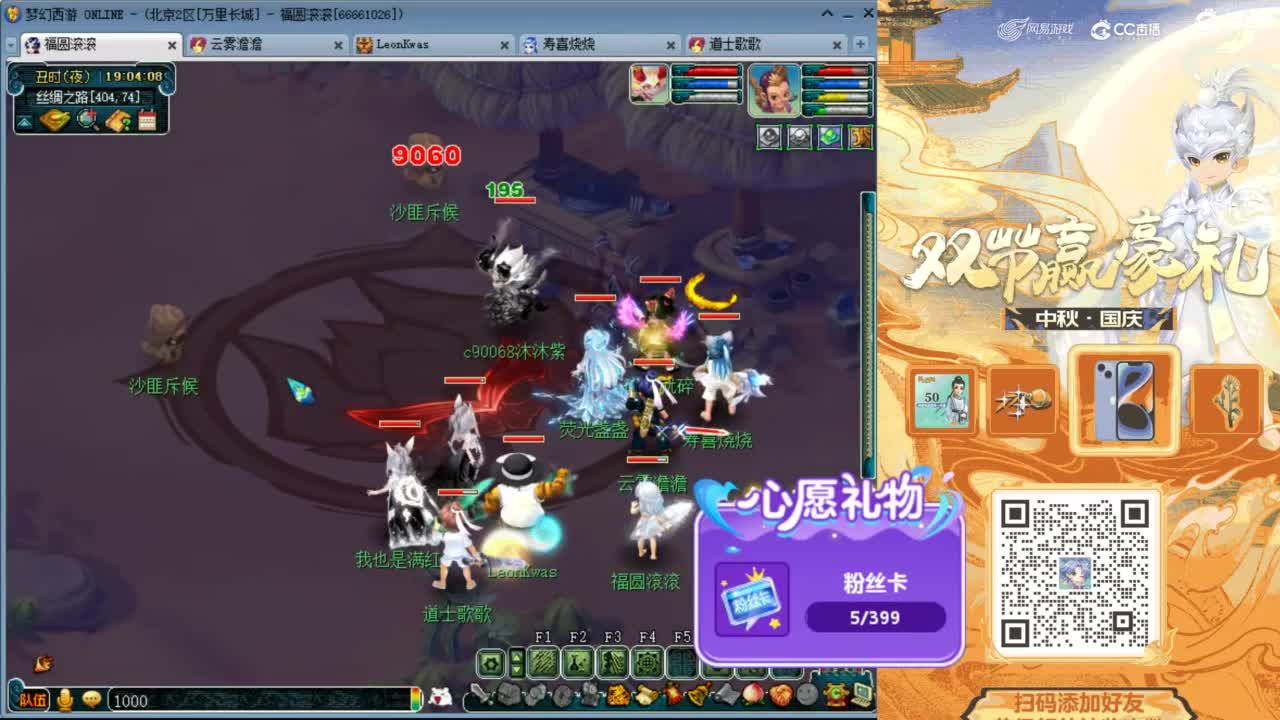The width and height of the screenshot is (1280, 720).
Task: Open the map search magnifier icon
Action: [86, 119]
